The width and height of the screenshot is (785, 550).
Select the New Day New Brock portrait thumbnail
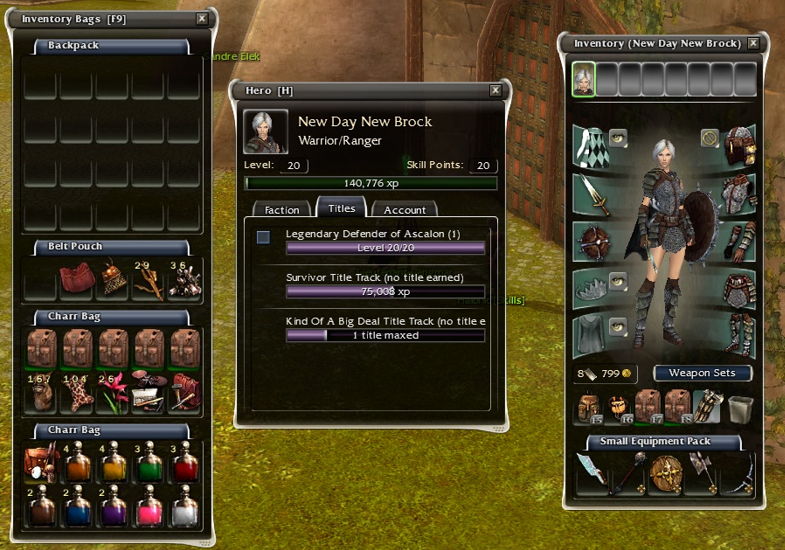583,79
